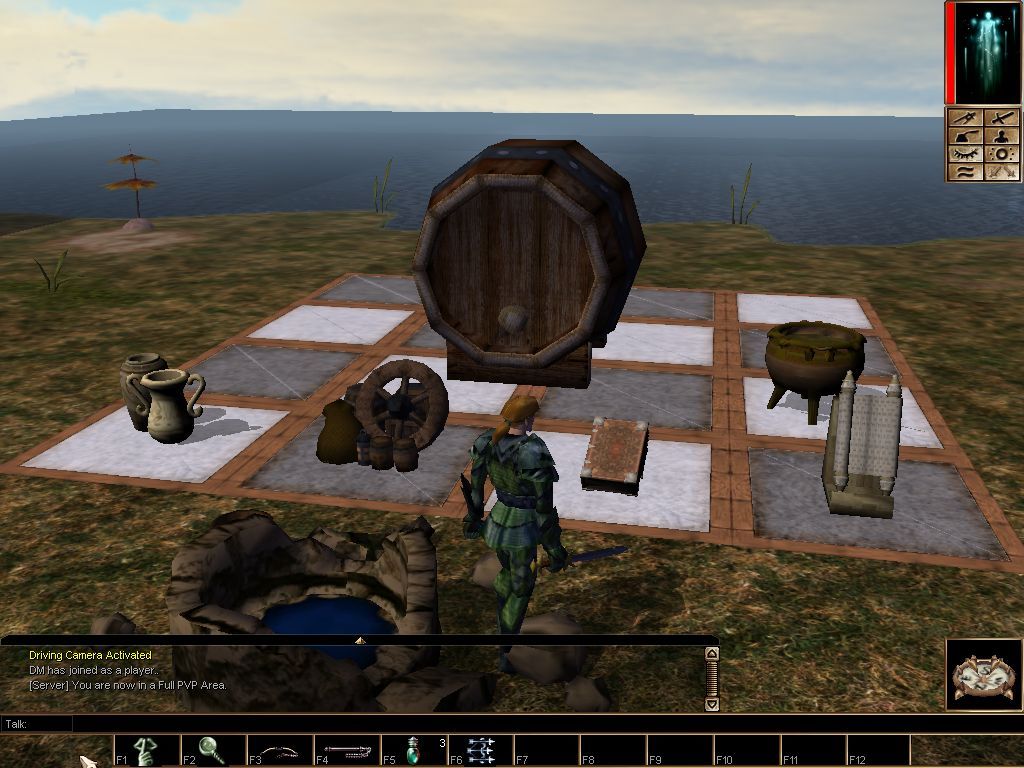This screenshot has height=768, width=1024.
Task: Click the glowing character portrait
Action: [985, 52]
